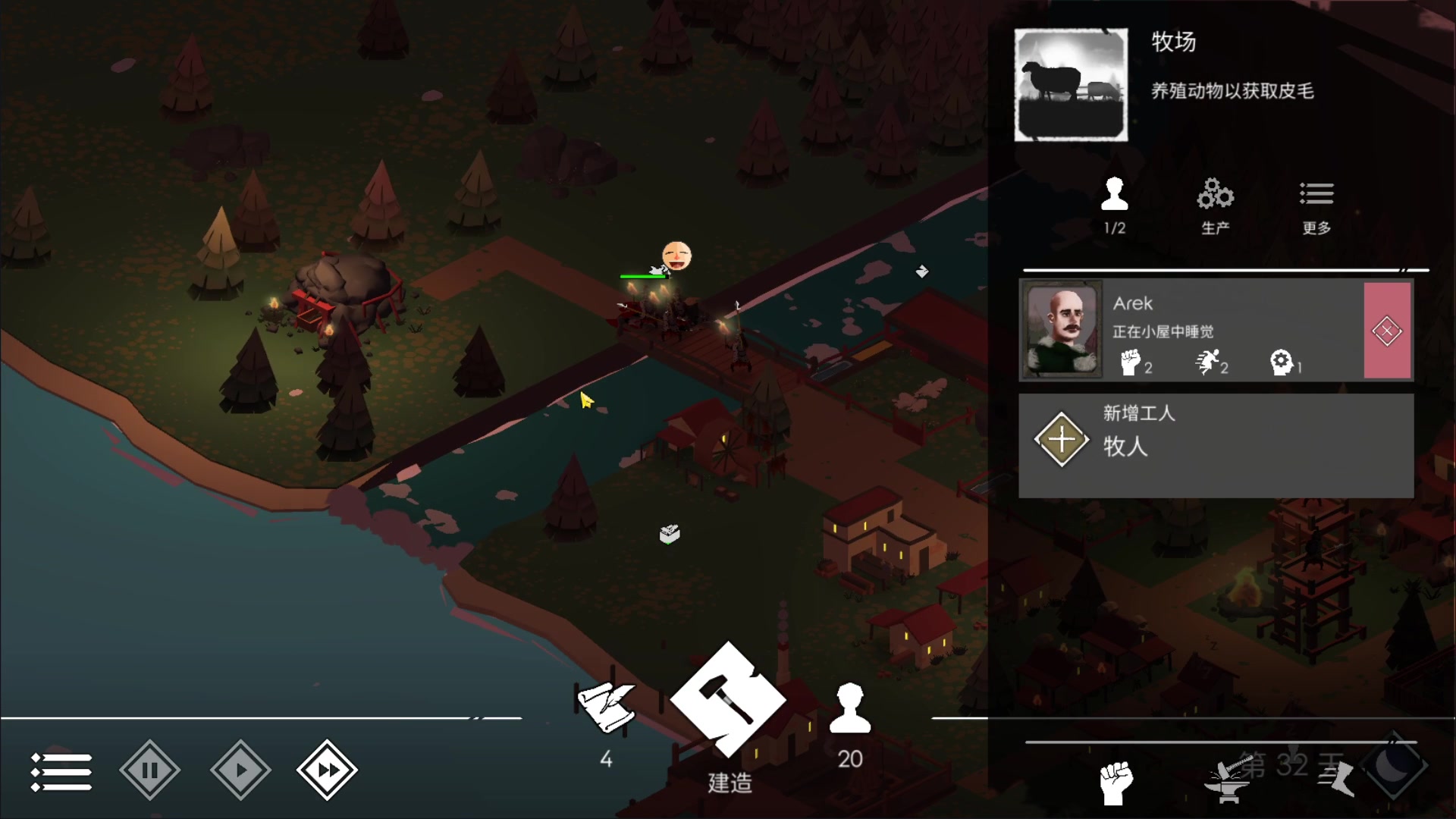Select worker Arek's row
This screenshot has height=819, width=1456.
point(1191,330)
